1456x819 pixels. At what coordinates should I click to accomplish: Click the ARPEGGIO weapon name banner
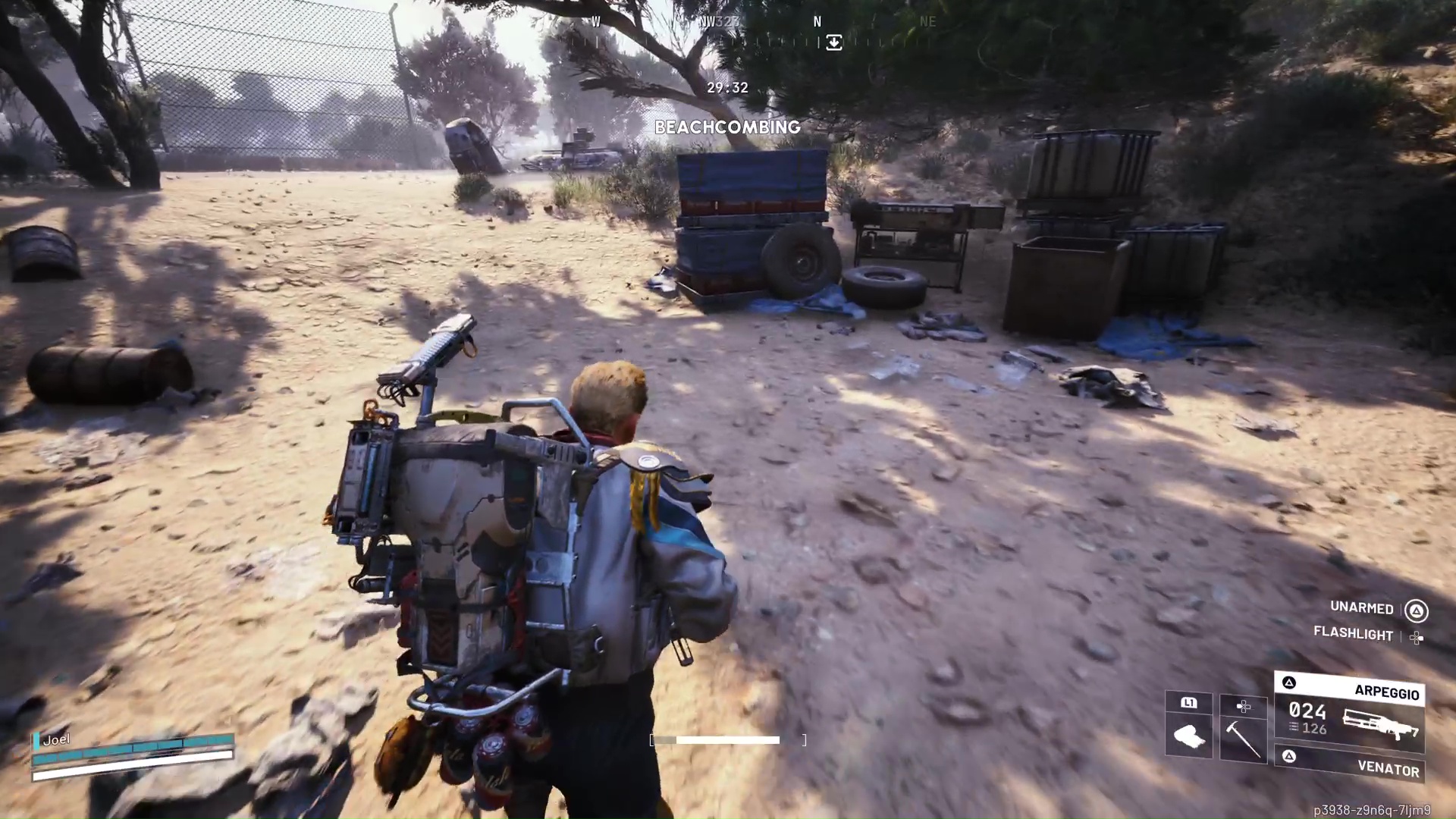[x=1387, y=692]
